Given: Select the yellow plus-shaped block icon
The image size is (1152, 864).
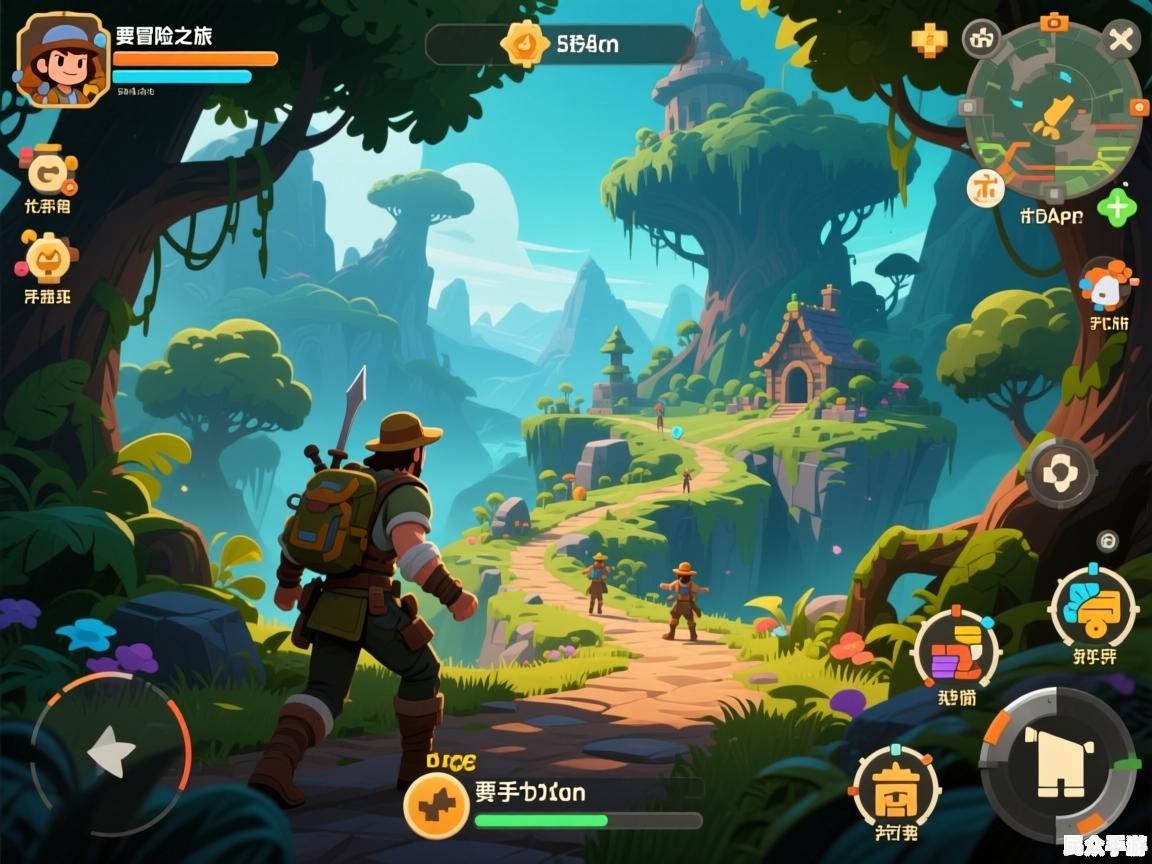Looking at the screenshot, I should pos(928,41).
